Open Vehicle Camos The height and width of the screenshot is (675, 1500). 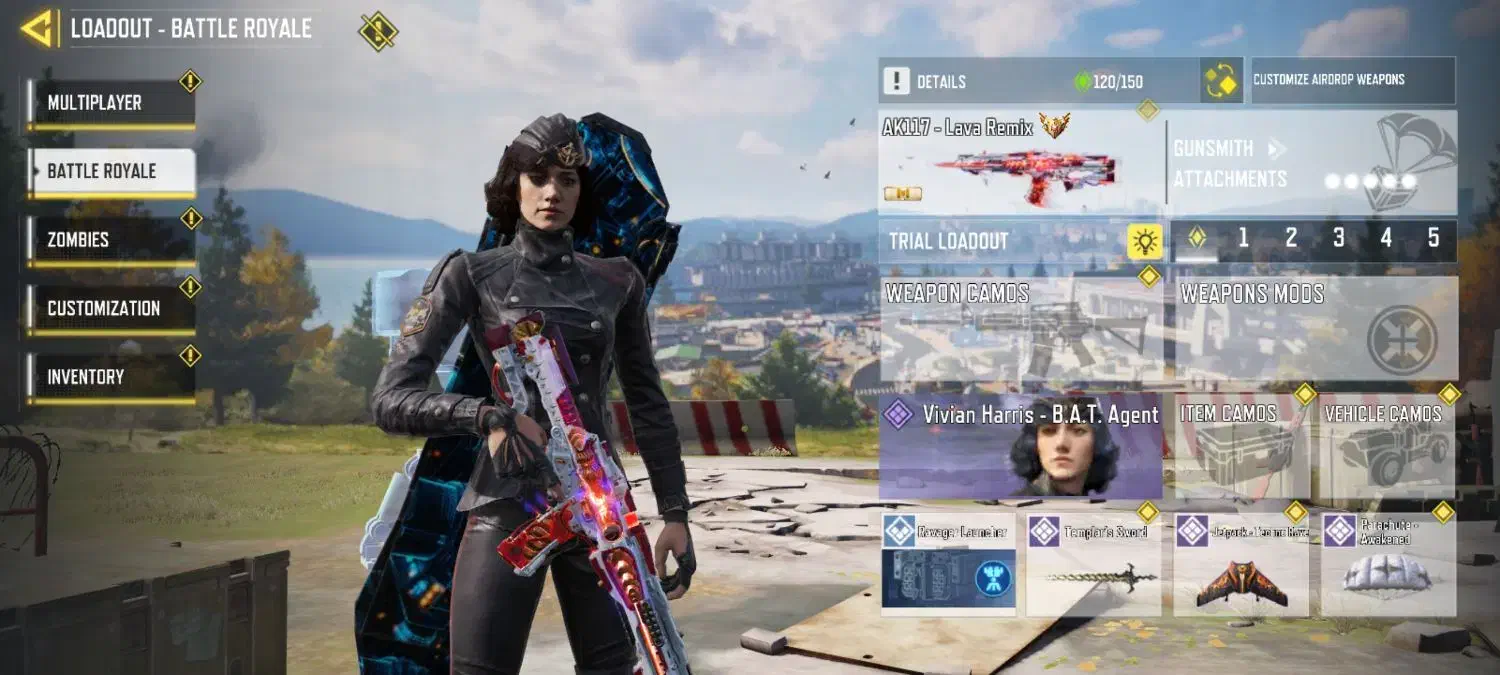[x=1387, y=448]
